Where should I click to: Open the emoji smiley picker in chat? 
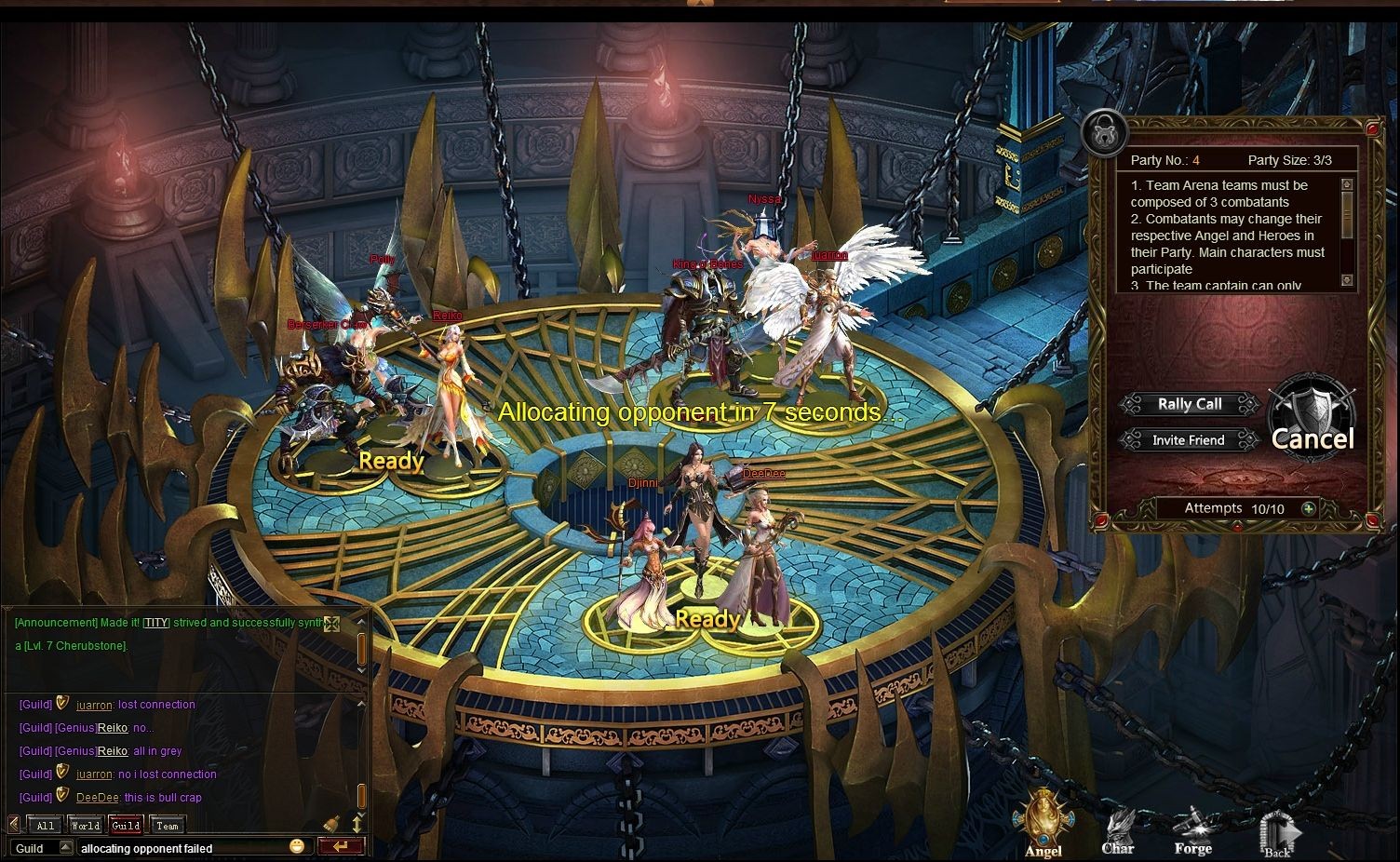296,846
